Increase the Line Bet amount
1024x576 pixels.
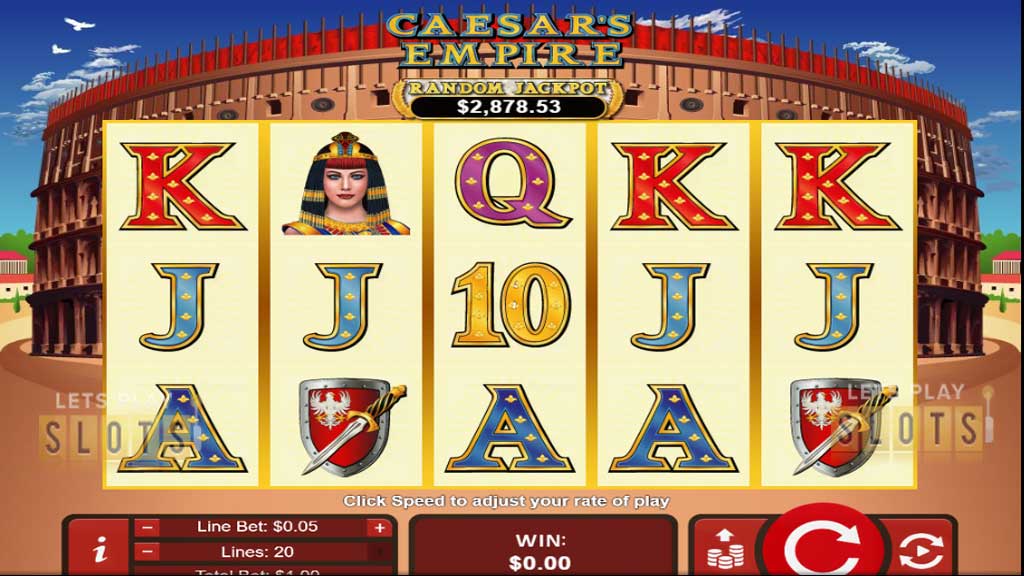click(x=379, y=527)
